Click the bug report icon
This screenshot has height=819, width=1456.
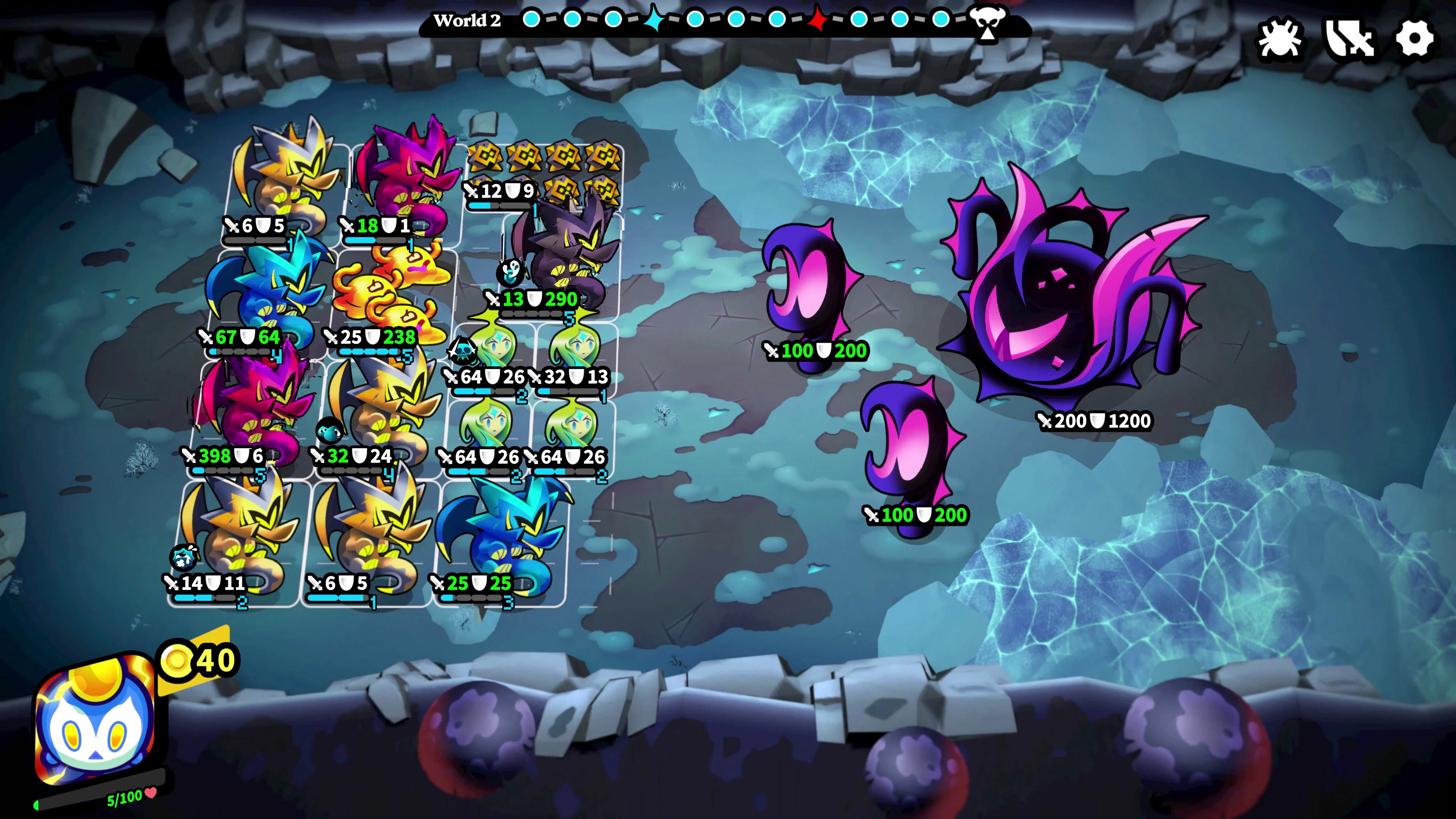[1280, 39]
